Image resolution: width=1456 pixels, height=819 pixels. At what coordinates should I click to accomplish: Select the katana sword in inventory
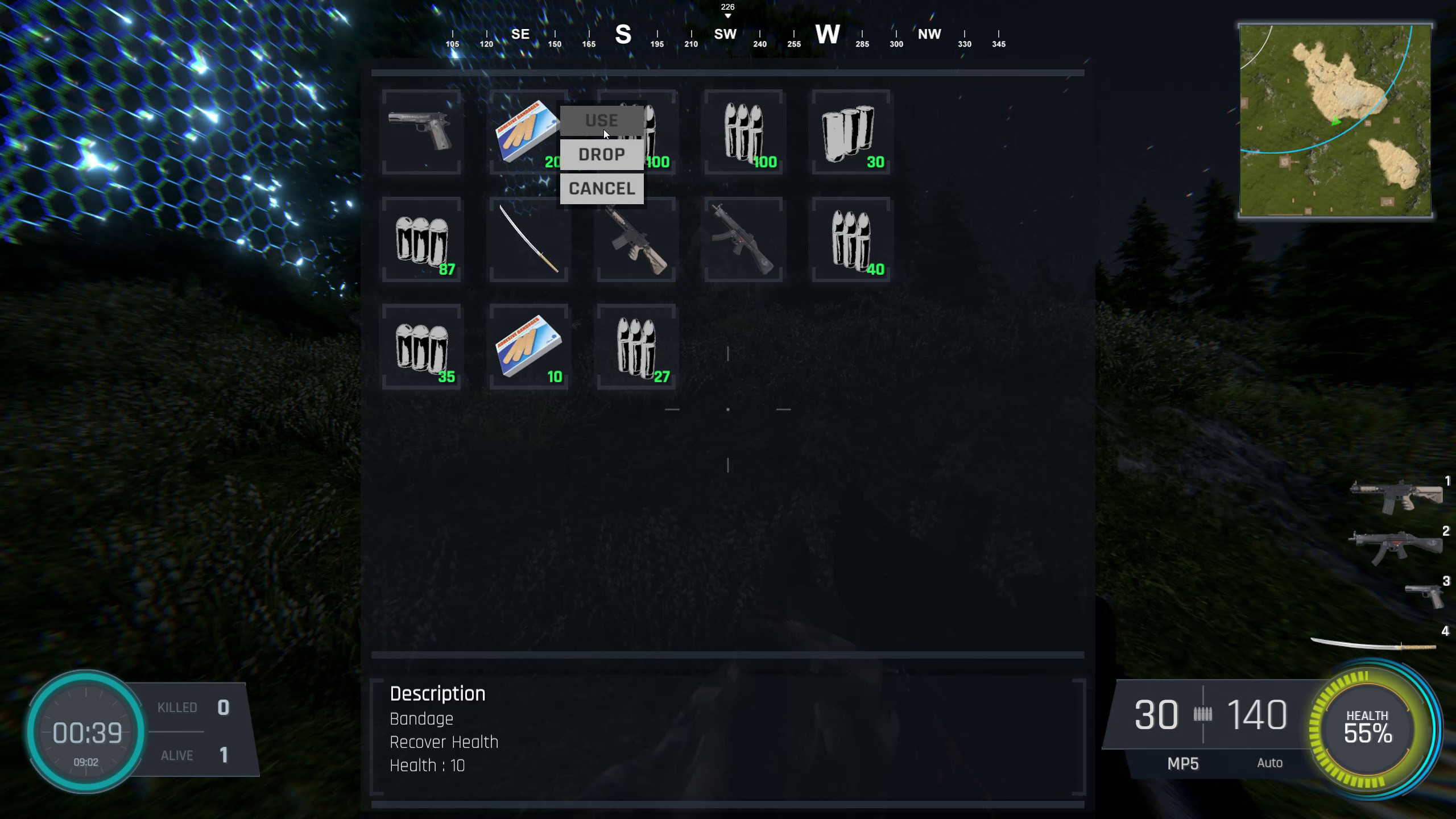[528, 239]
